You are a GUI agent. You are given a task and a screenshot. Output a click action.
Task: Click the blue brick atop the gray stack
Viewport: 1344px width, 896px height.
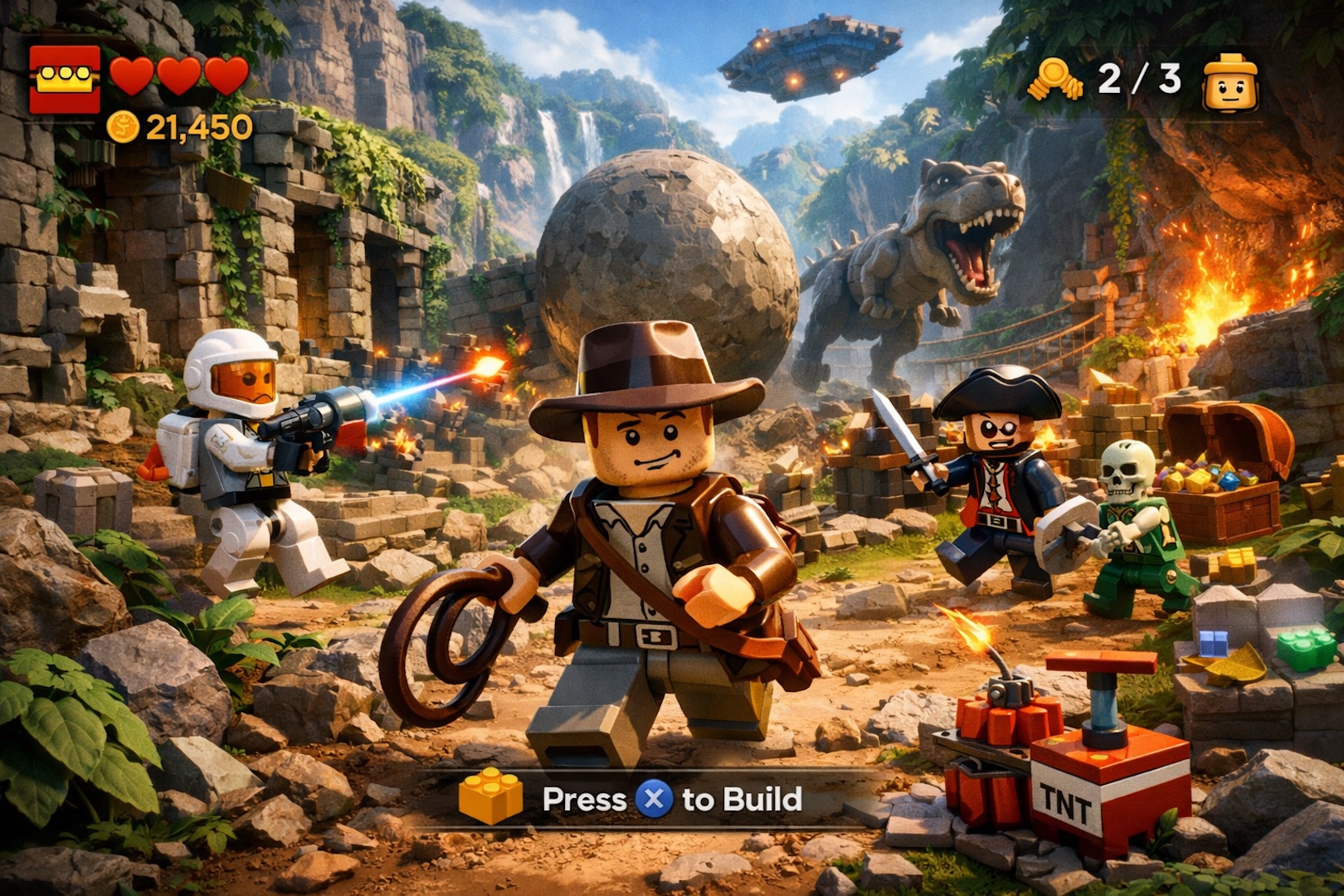1214,643
